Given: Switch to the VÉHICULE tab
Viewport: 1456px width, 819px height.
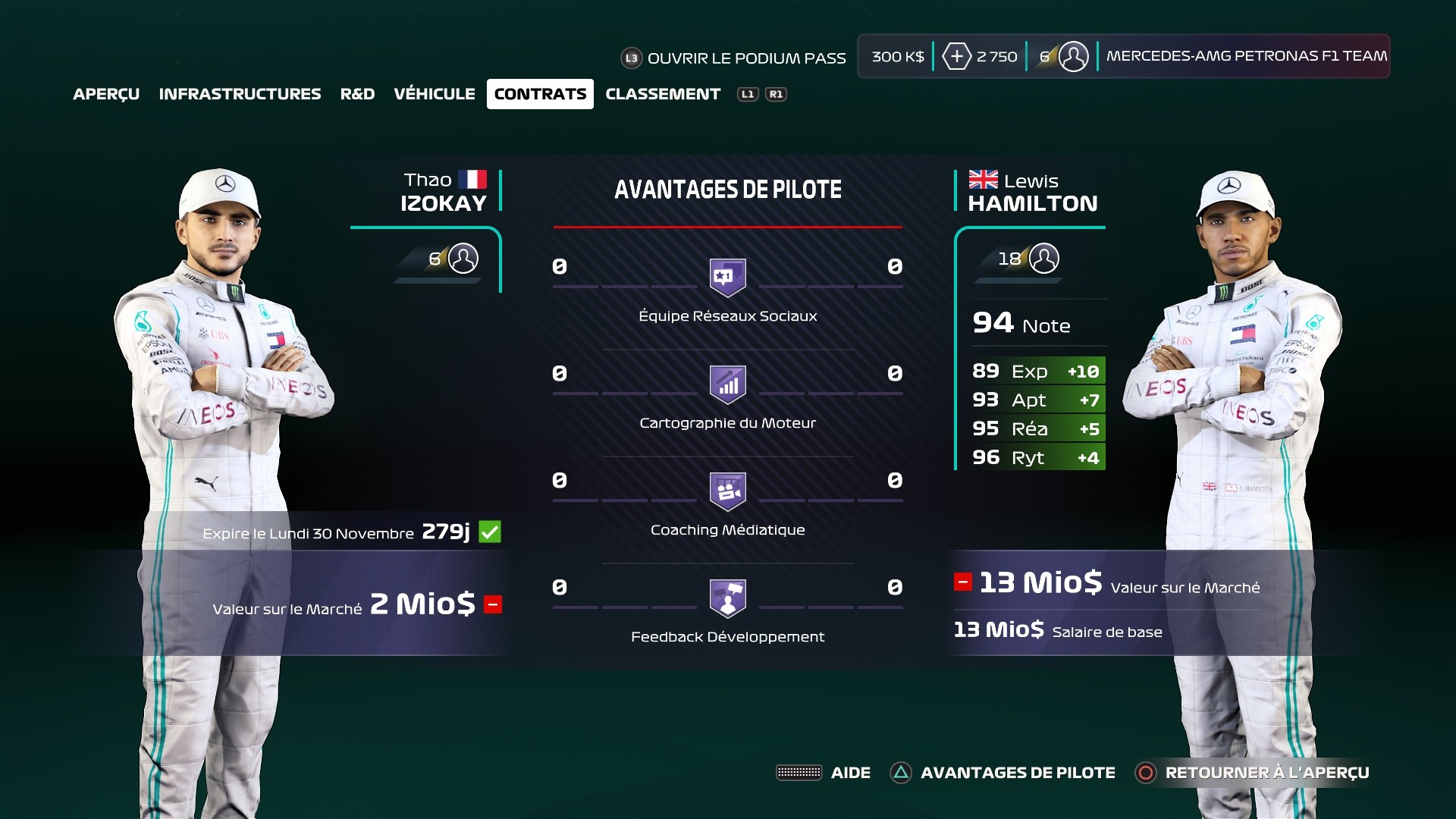Looking at the screenshot, I should pos(434,94).
